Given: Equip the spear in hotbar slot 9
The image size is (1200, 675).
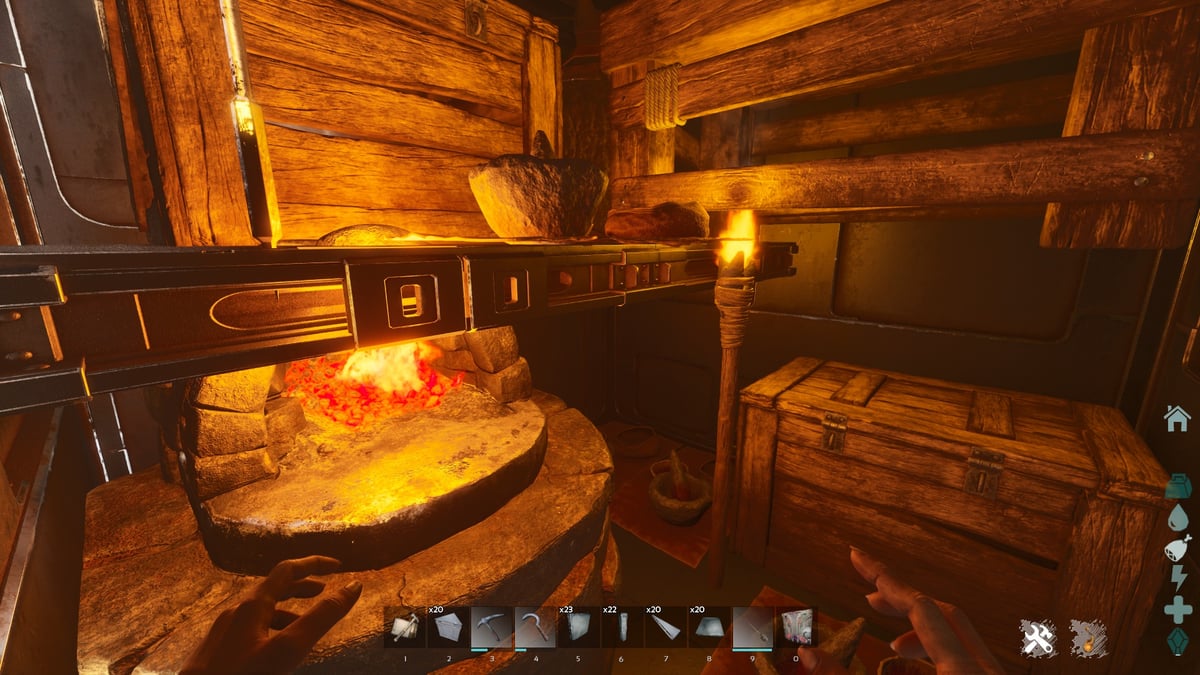Looking at the screenshot, I should (752, 627).
